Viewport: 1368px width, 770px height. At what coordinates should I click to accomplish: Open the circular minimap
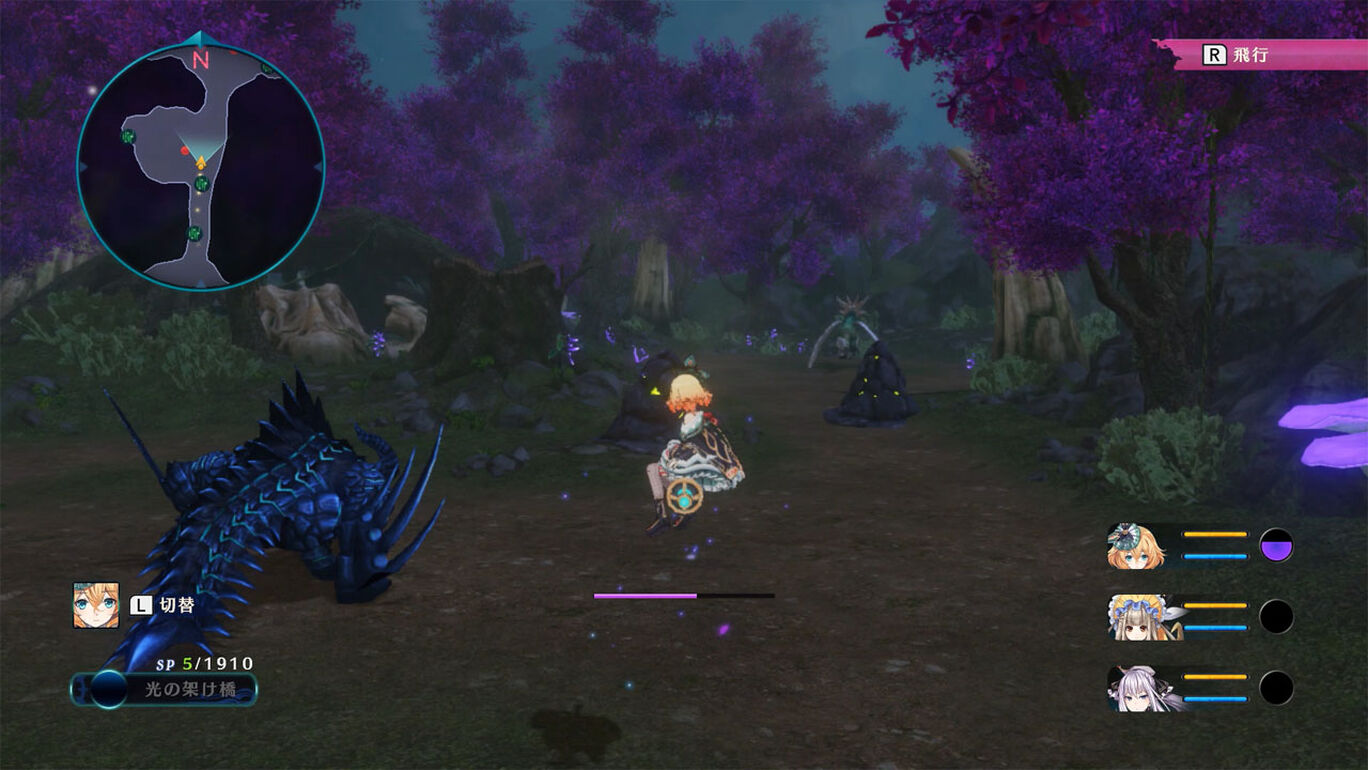click(x=200, y=165)
